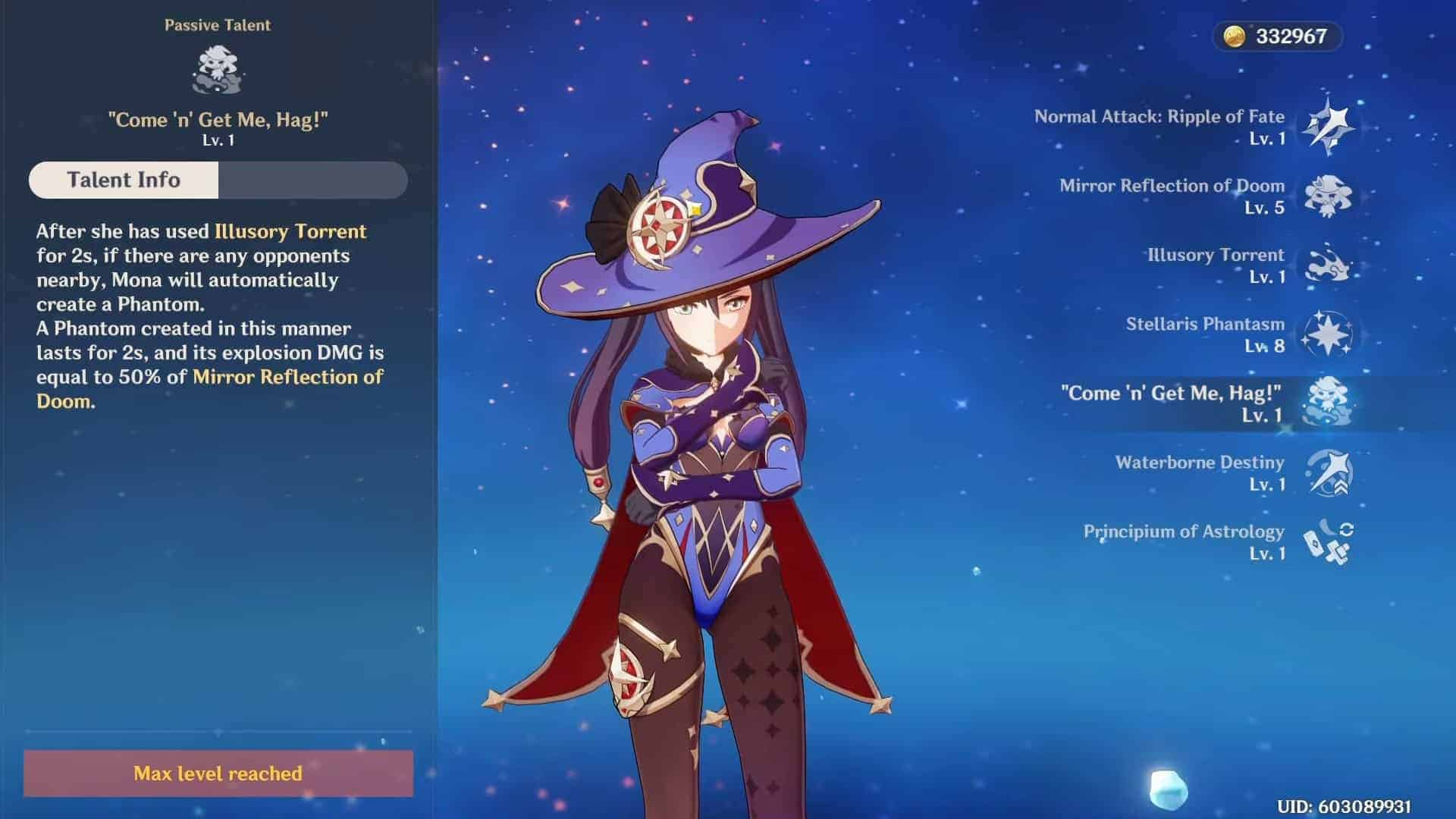Screen dimensions: 1456x819
Task: View the Stellaris Phantasm talent
Action: [1327, 334]
